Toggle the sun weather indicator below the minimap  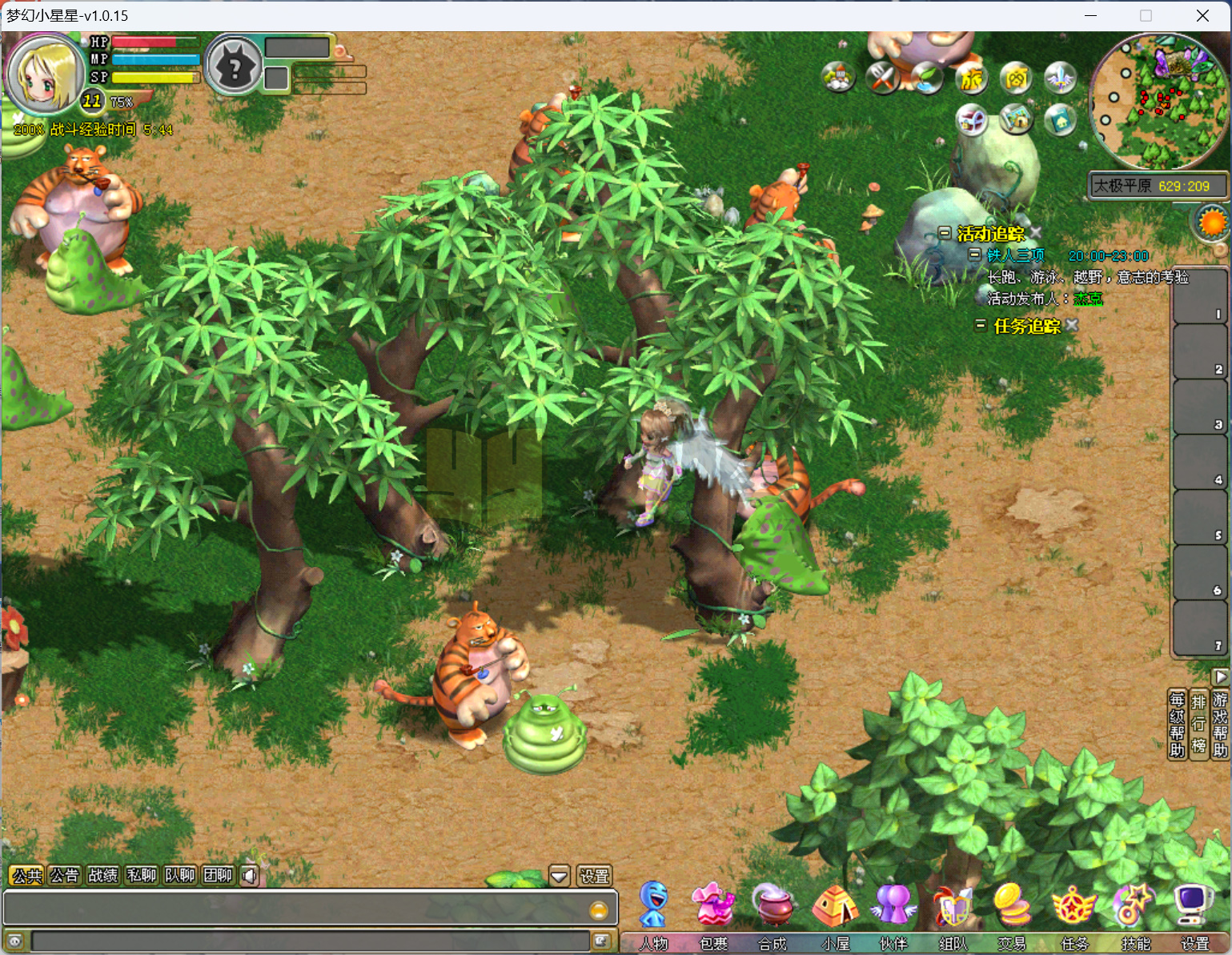click(x=1213, y=222)
